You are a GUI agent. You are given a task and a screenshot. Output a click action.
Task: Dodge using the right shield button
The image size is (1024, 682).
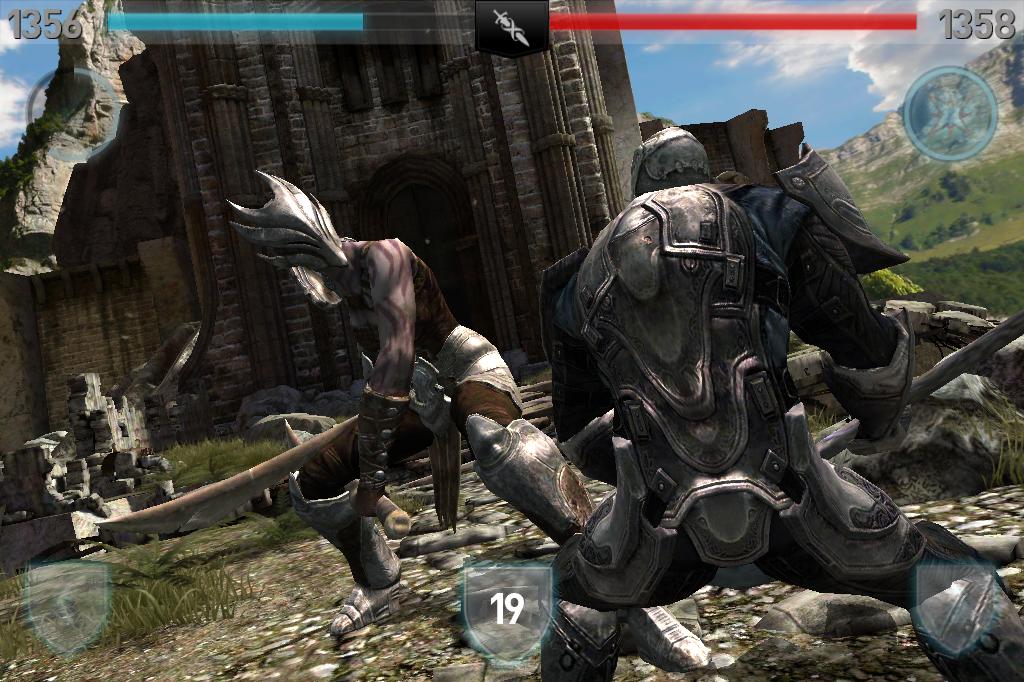click(x=954, y=605)
